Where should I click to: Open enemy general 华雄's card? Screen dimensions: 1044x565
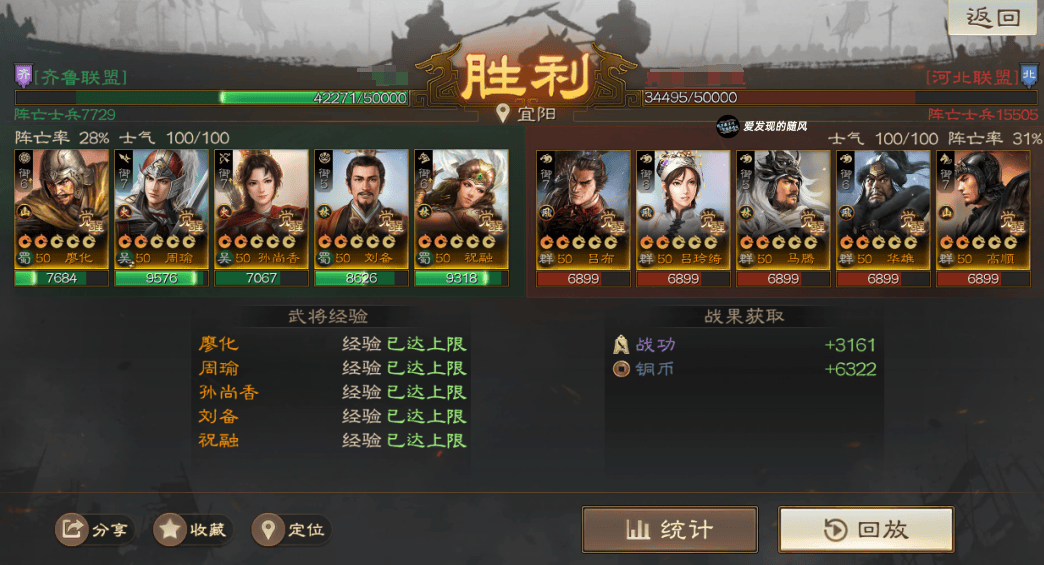click(883, 209)
